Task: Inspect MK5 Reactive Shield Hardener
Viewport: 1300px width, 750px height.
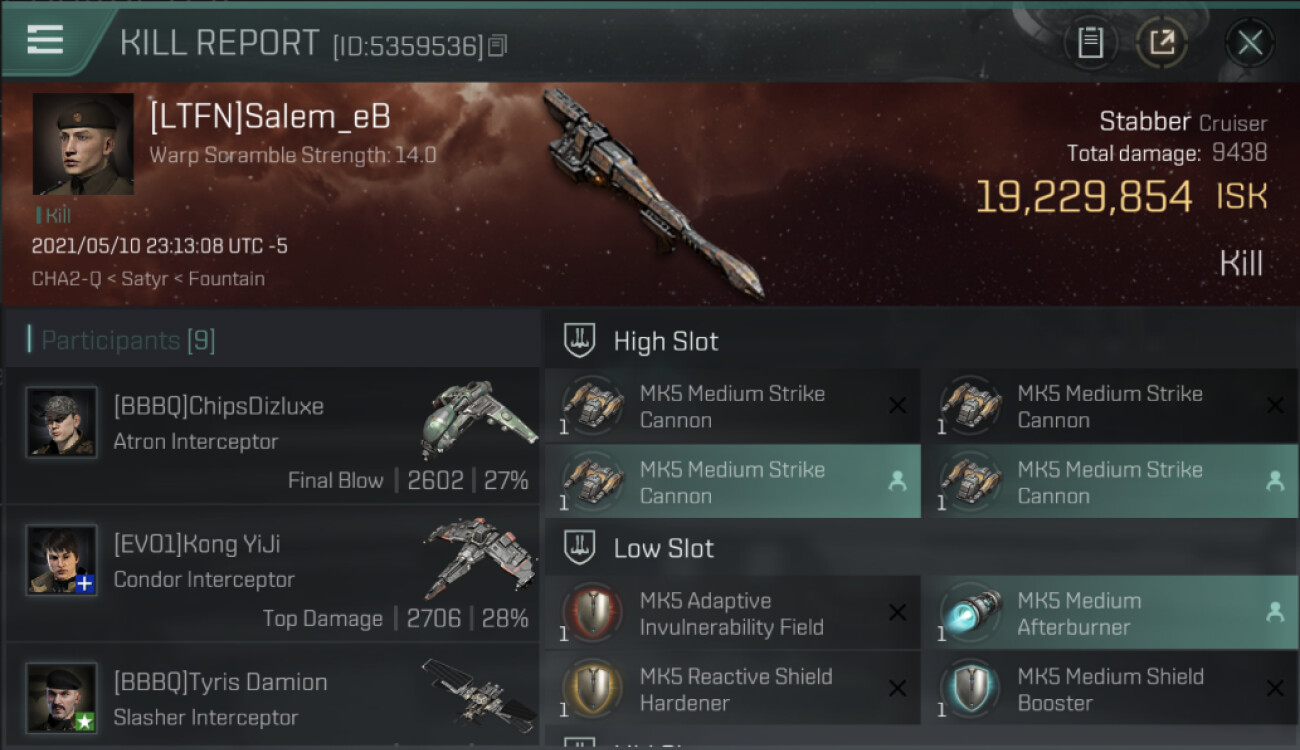Action: [x=732, y=689]
